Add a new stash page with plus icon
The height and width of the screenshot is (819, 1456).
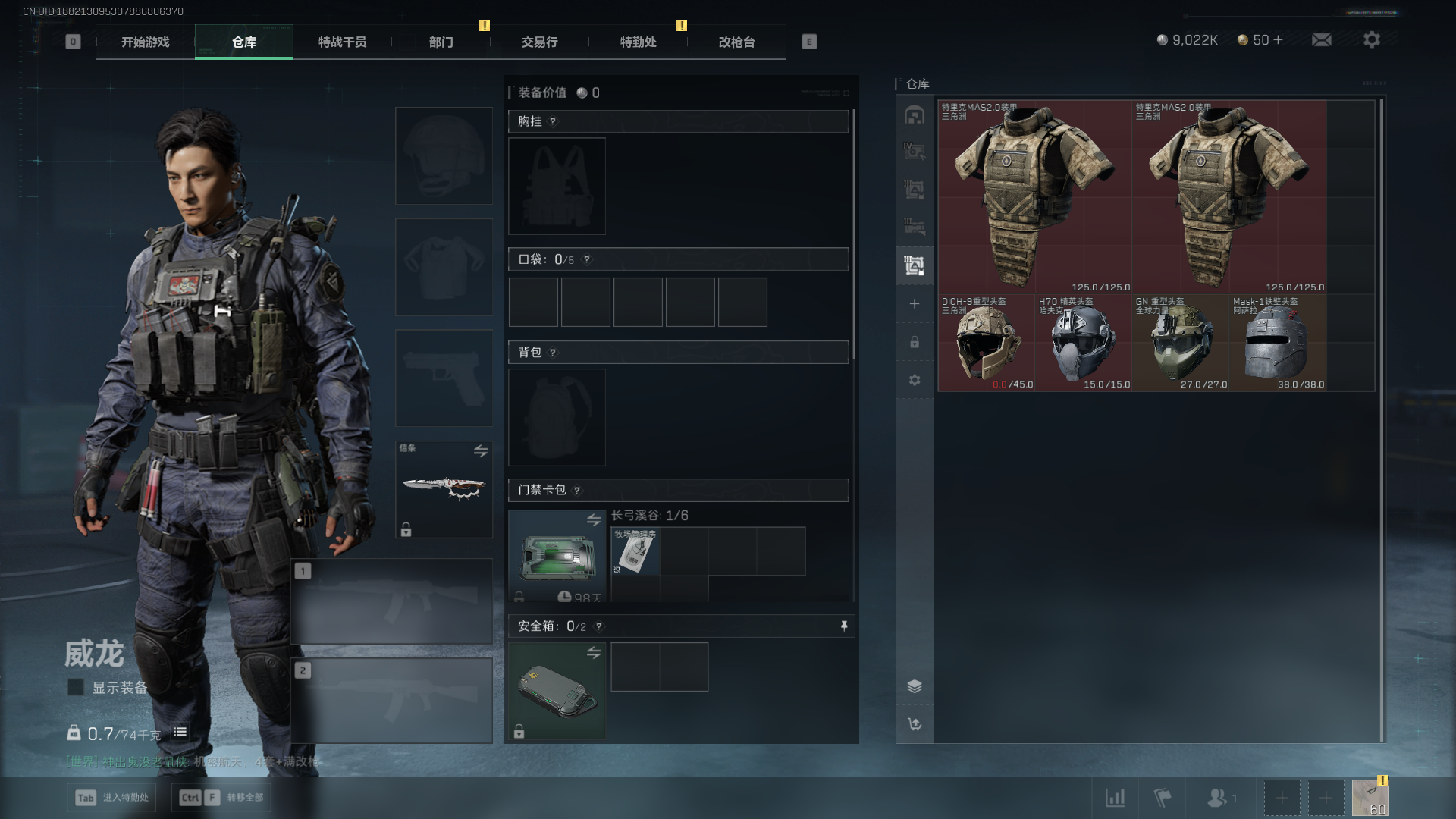[x=914, y=304]
